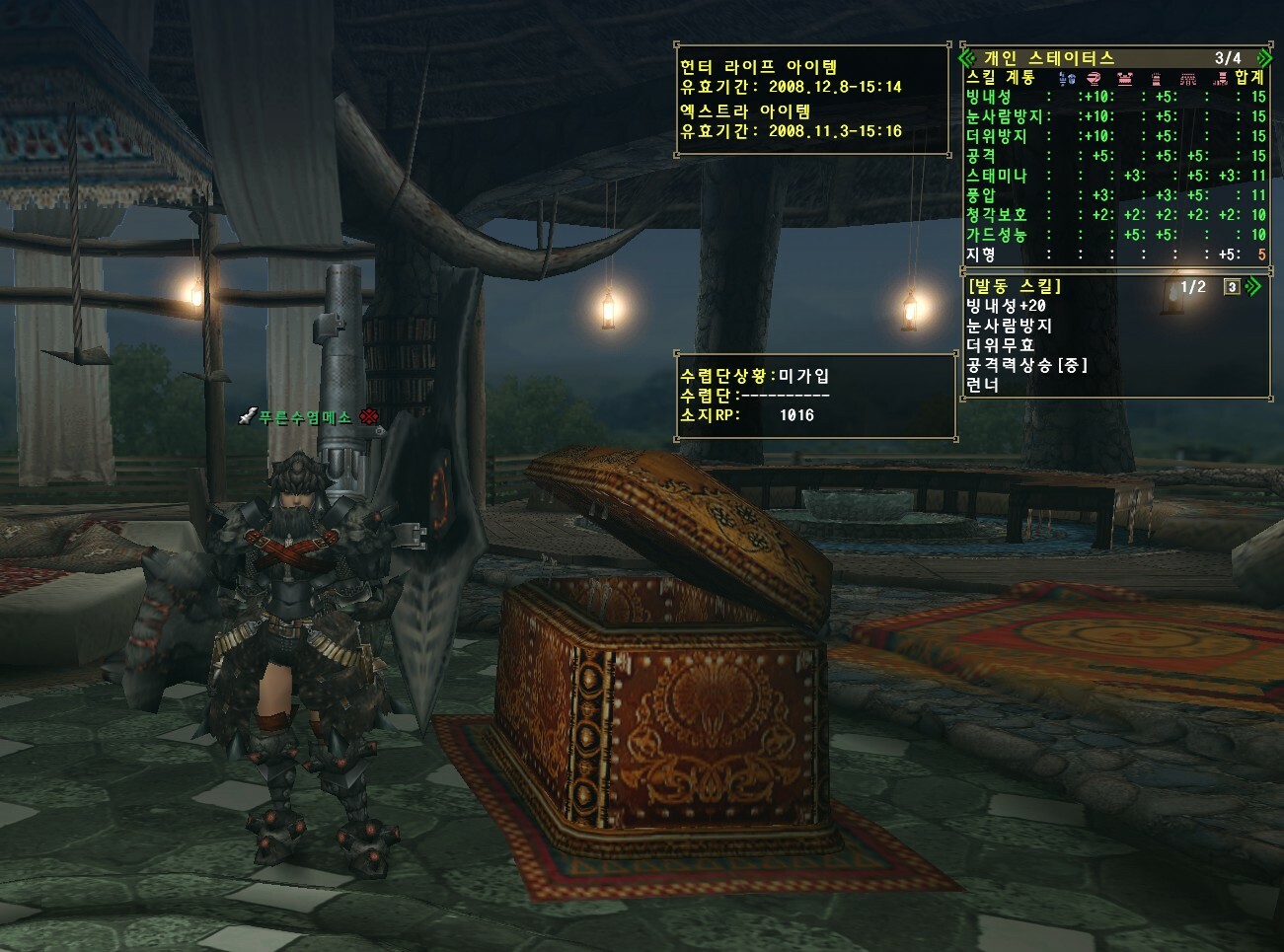The width and height of the screenshot is (1284, 952).
Task: Show next page of activated skills
Action: pyautogui.click(x=1253, y=287)
